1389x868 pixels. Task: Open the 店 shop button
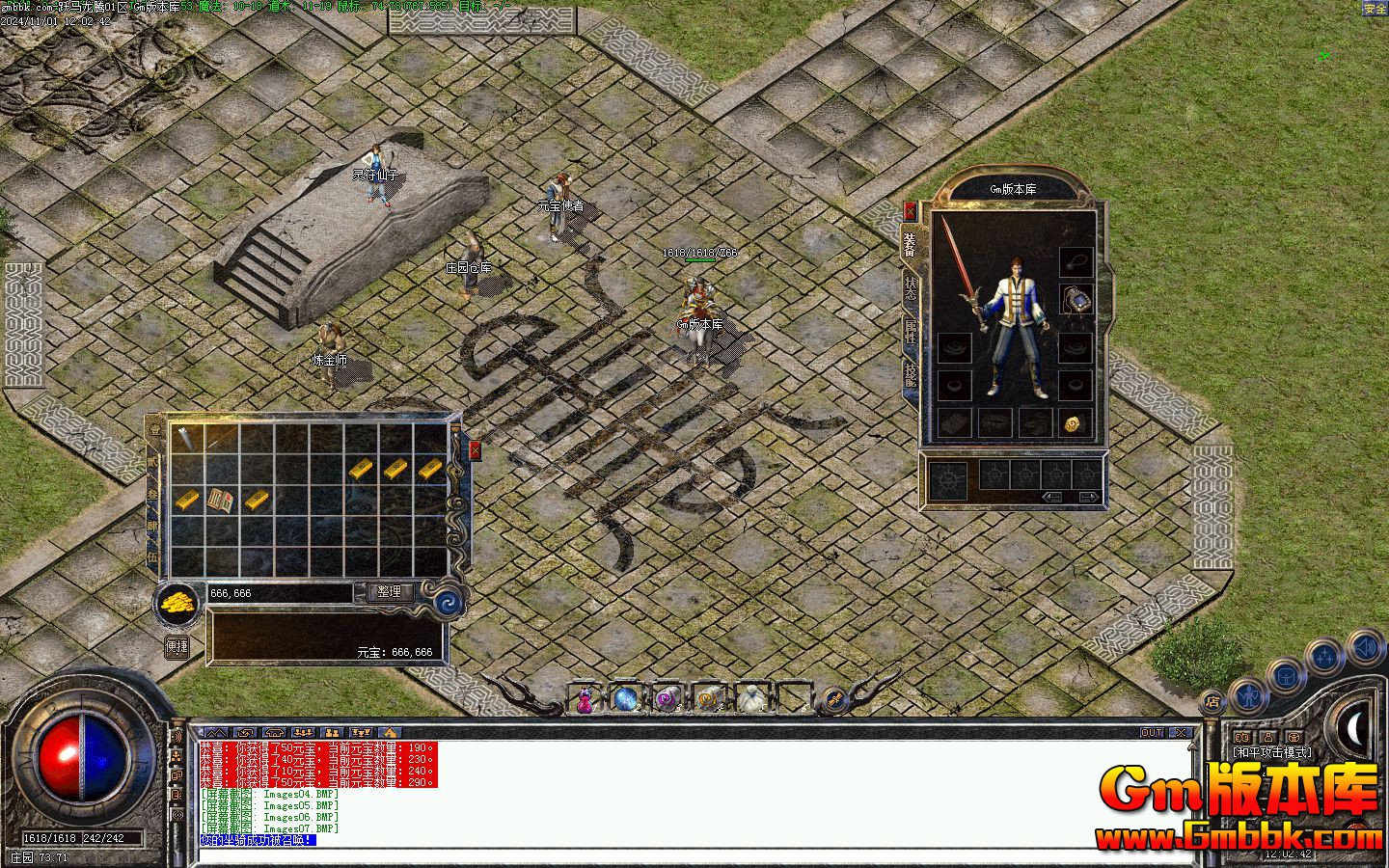coord(1213,702)
